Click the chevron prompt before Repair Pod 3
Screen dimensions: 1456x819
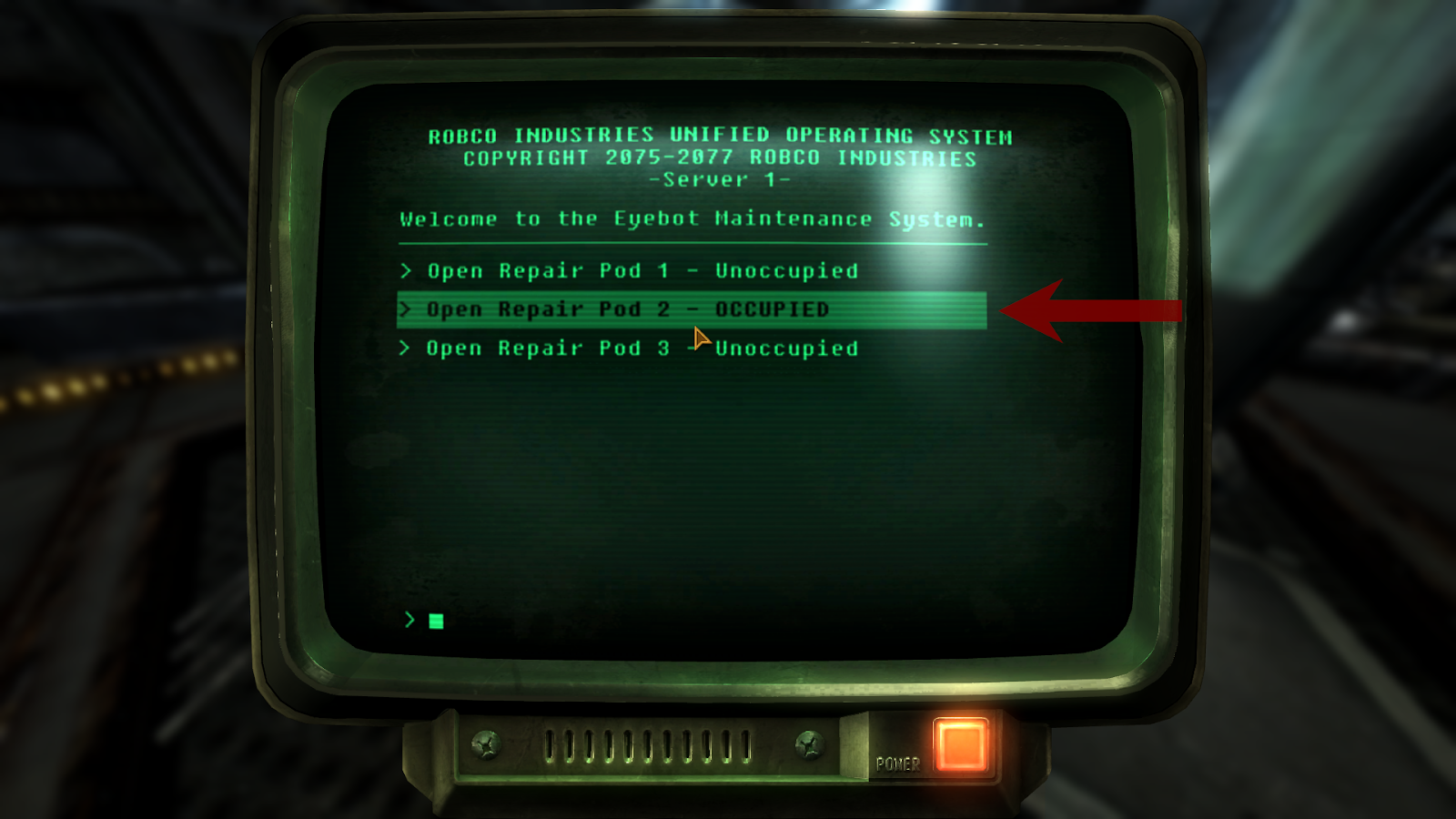(x=407, y=348)
